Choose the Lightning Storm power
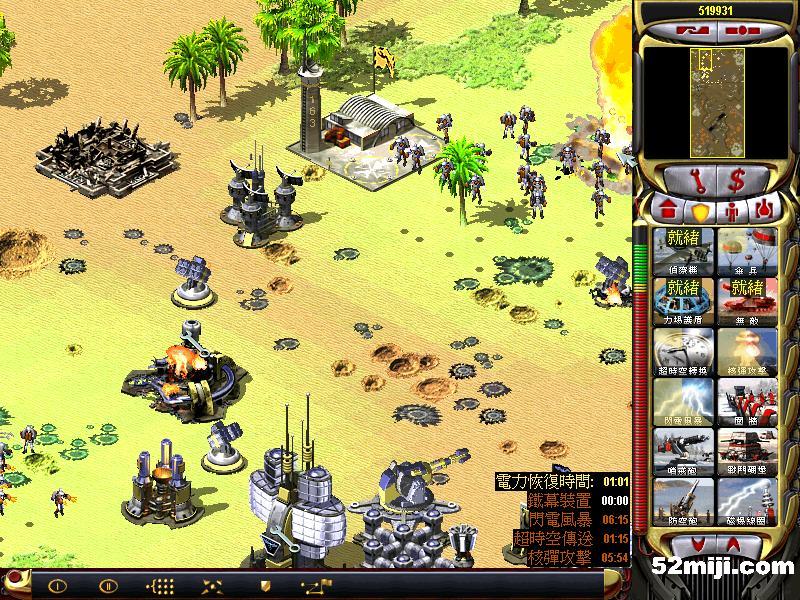 pos(685,402)
